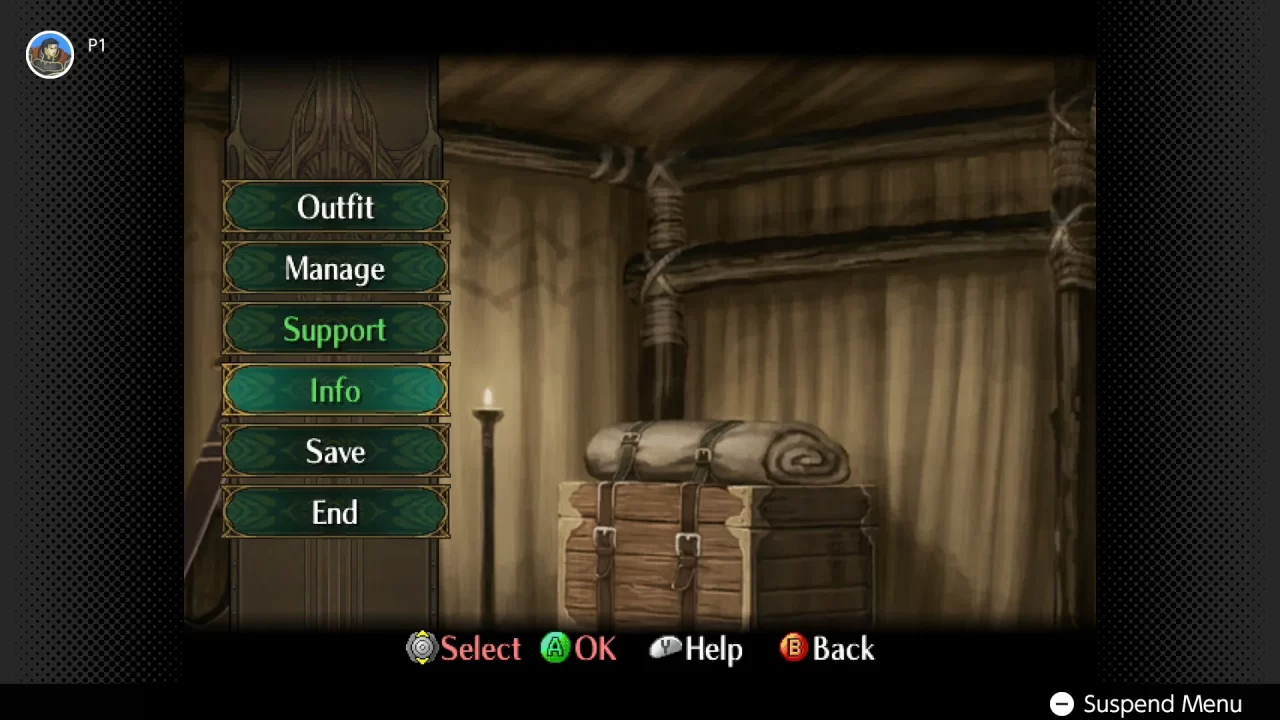Click the Select text label
This screenshot has width=1280, height=720.
(x=481, y=649)
